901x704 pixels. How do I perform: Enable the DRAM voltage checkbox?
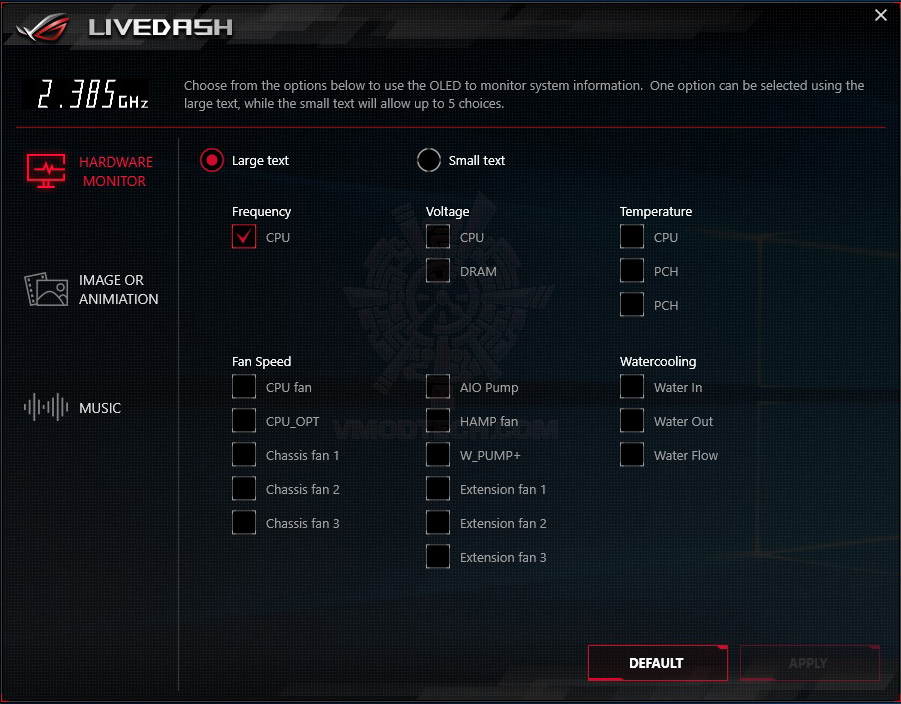tap(438, 271)
